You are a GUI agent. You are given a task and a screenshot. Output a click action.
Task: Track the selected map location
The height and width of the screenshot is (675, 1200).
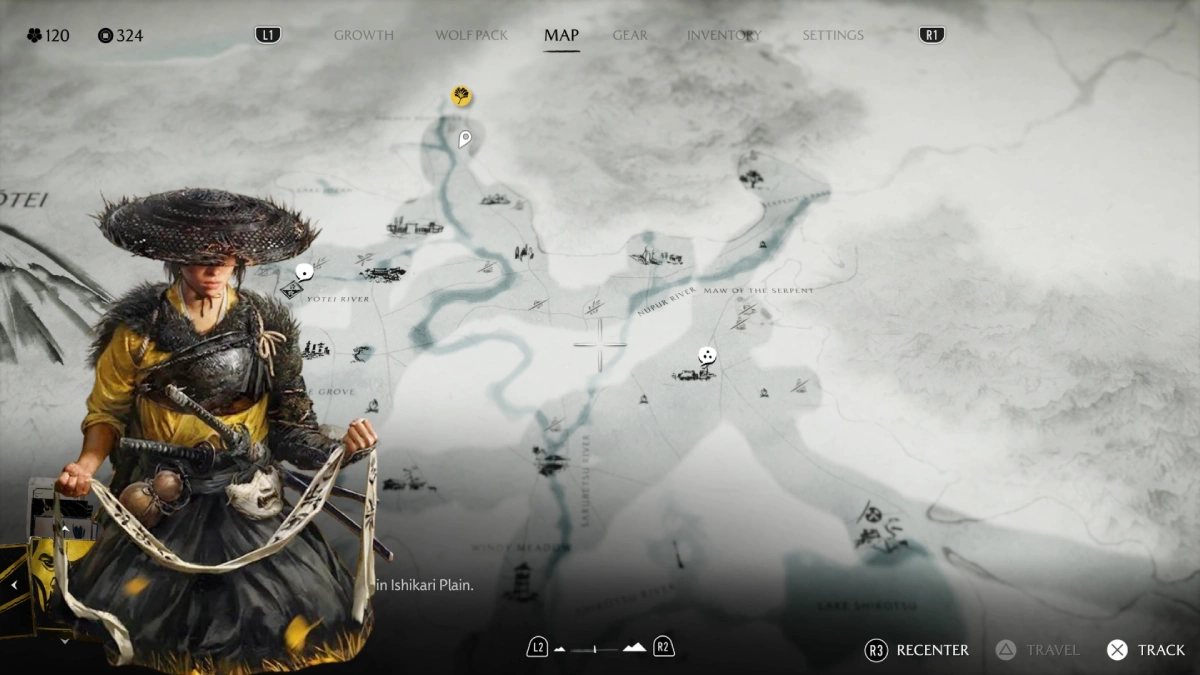click(x=1146, y=650)
